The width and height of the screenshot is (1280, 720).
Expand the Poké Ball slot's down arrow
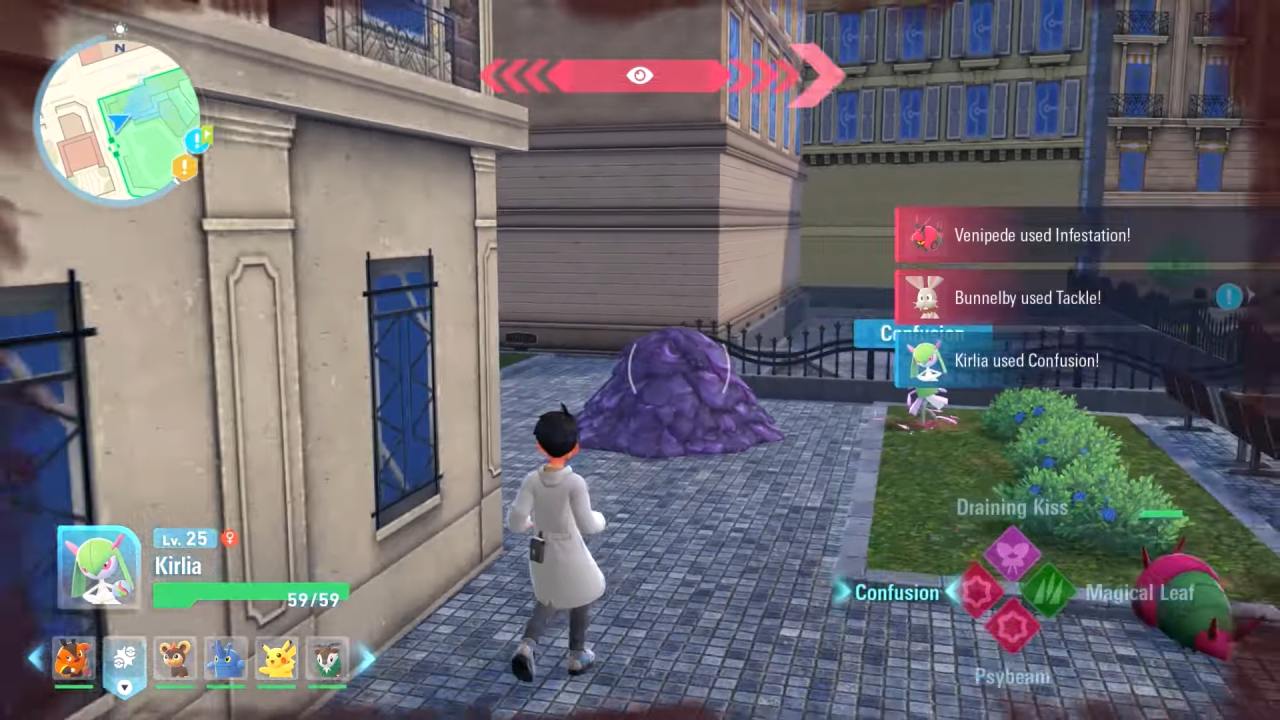pos(124,688)
